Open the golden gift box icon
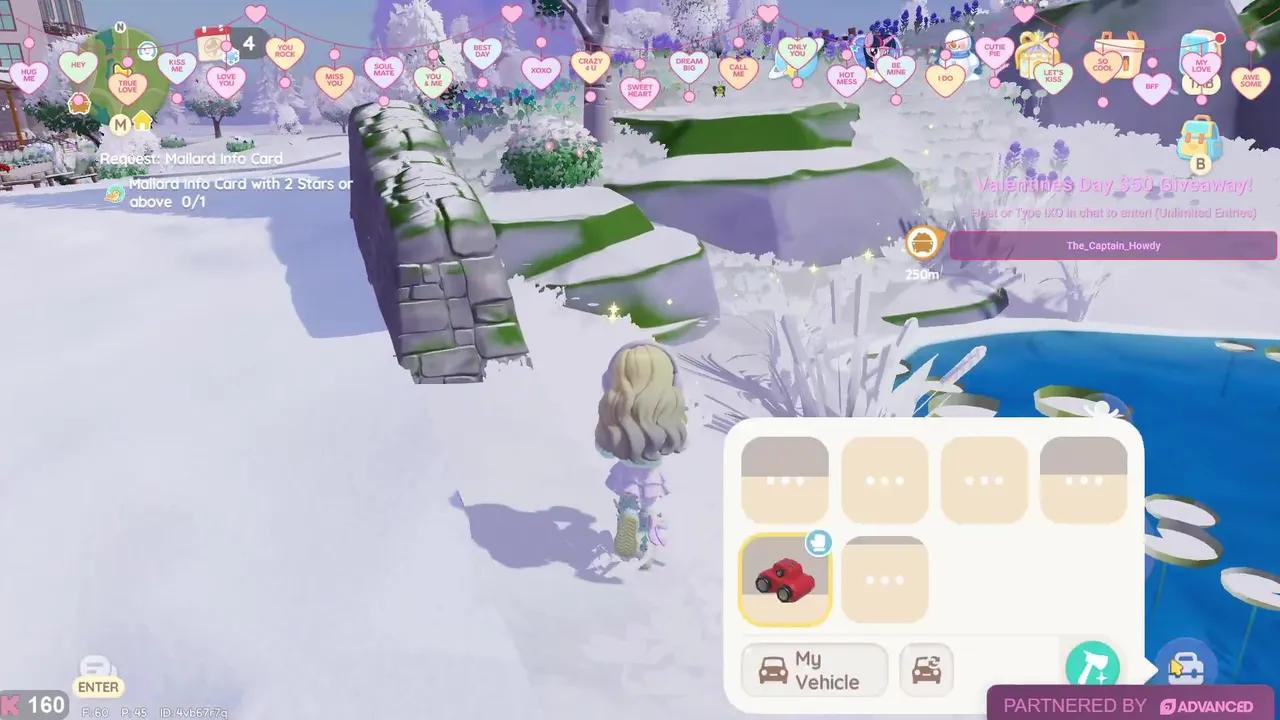The width and height of the screenshot is (1280, 720). (x=1037, y=52)
